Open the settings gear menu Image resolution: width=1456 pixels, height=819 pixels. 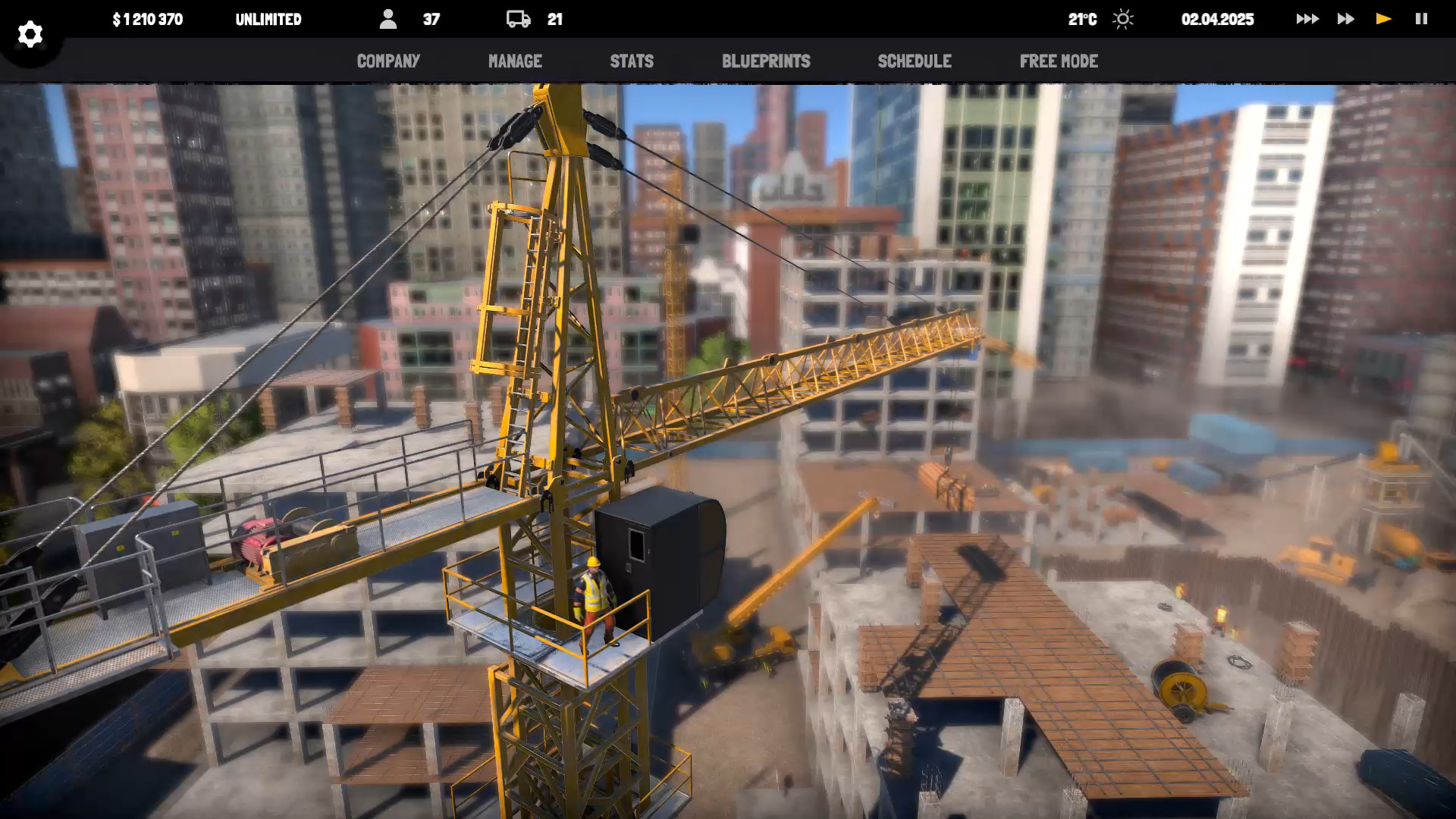tap(30, 33)
